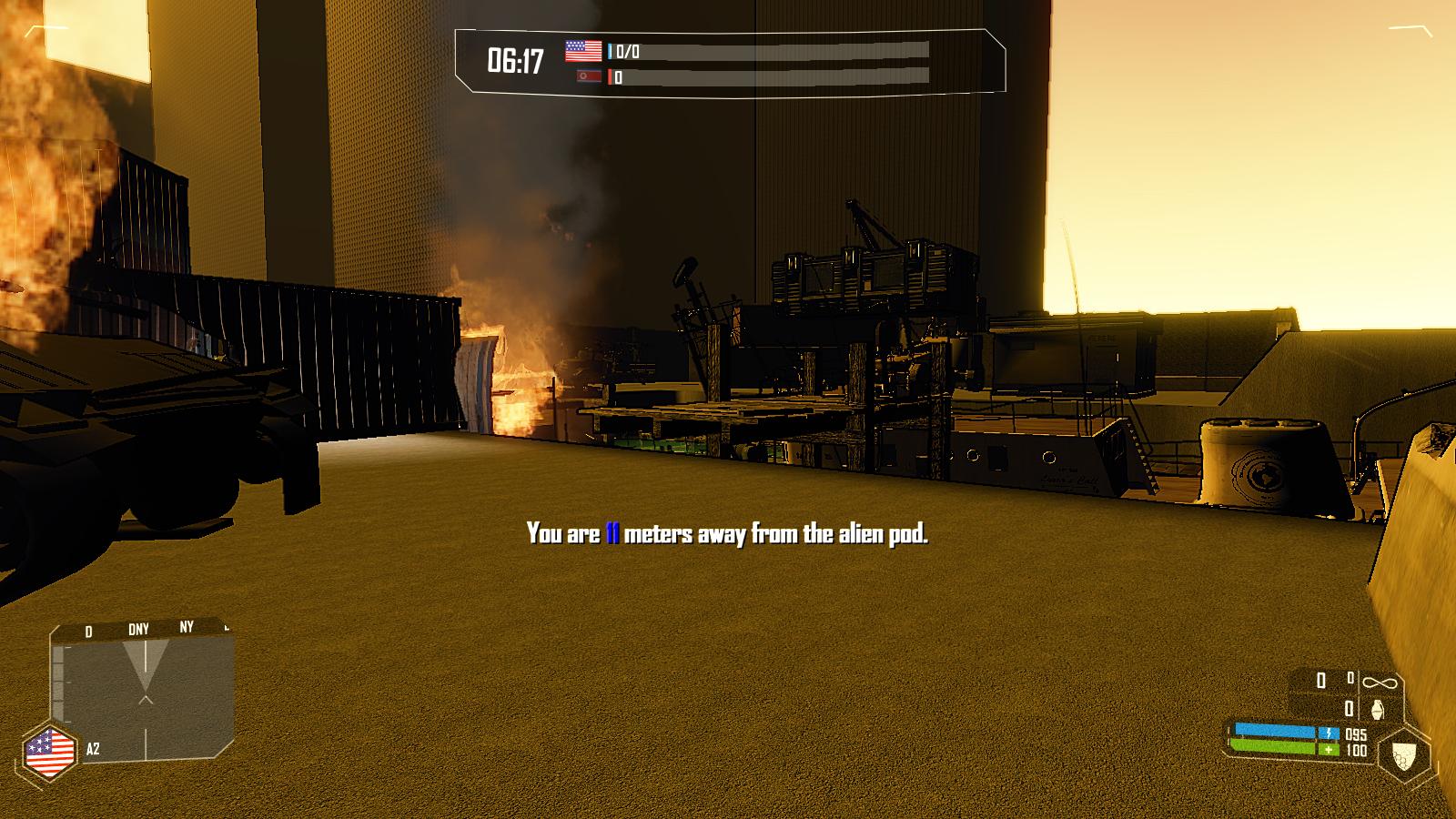The height and width of the screenshot is (819, 1456).
Task: Select the US flag team badge hexagon
Action: pyautogui.click(x=51, y=752)
